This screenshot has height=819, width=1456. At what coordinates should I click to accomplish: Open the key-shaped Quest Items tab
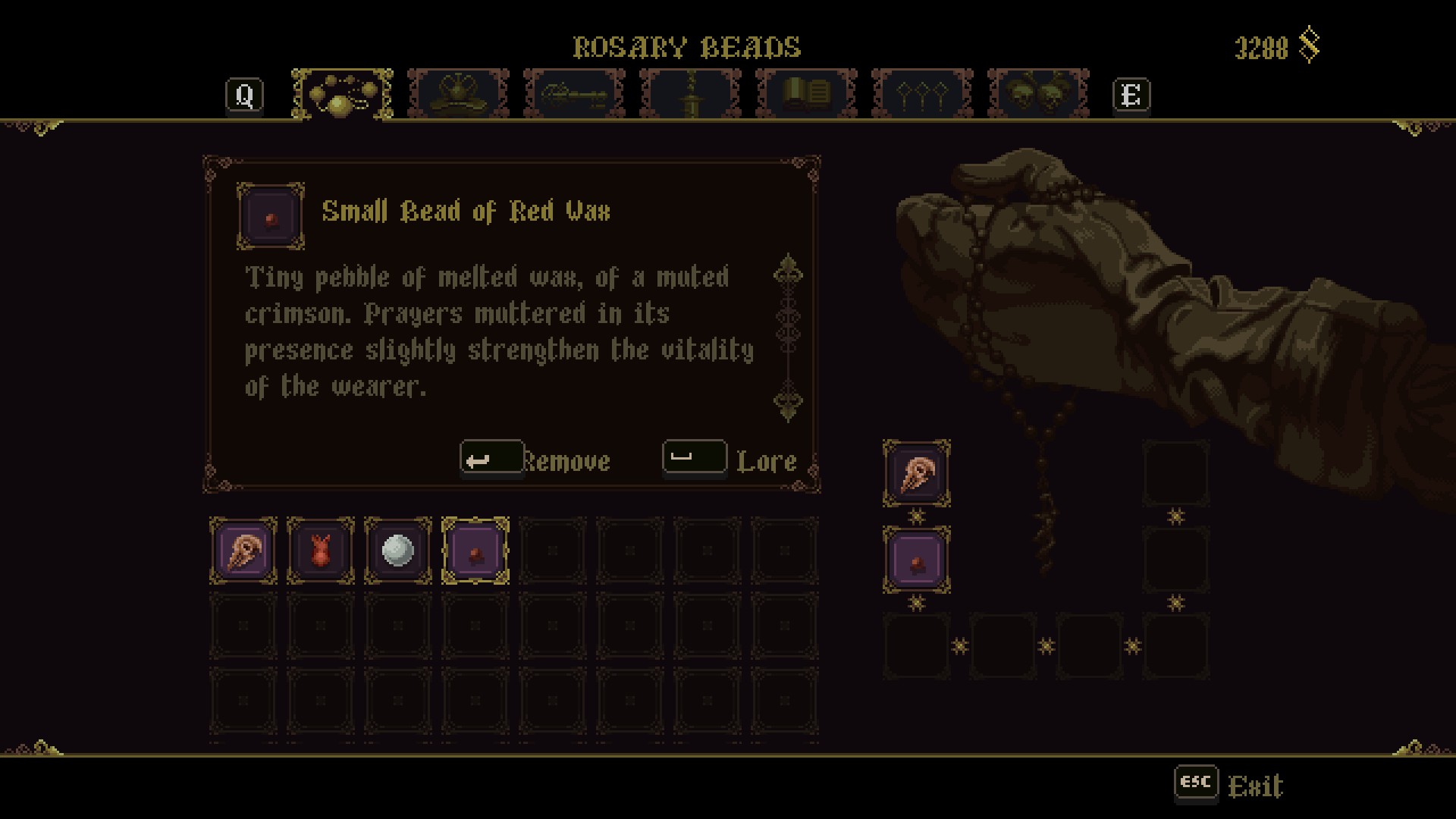574,95
